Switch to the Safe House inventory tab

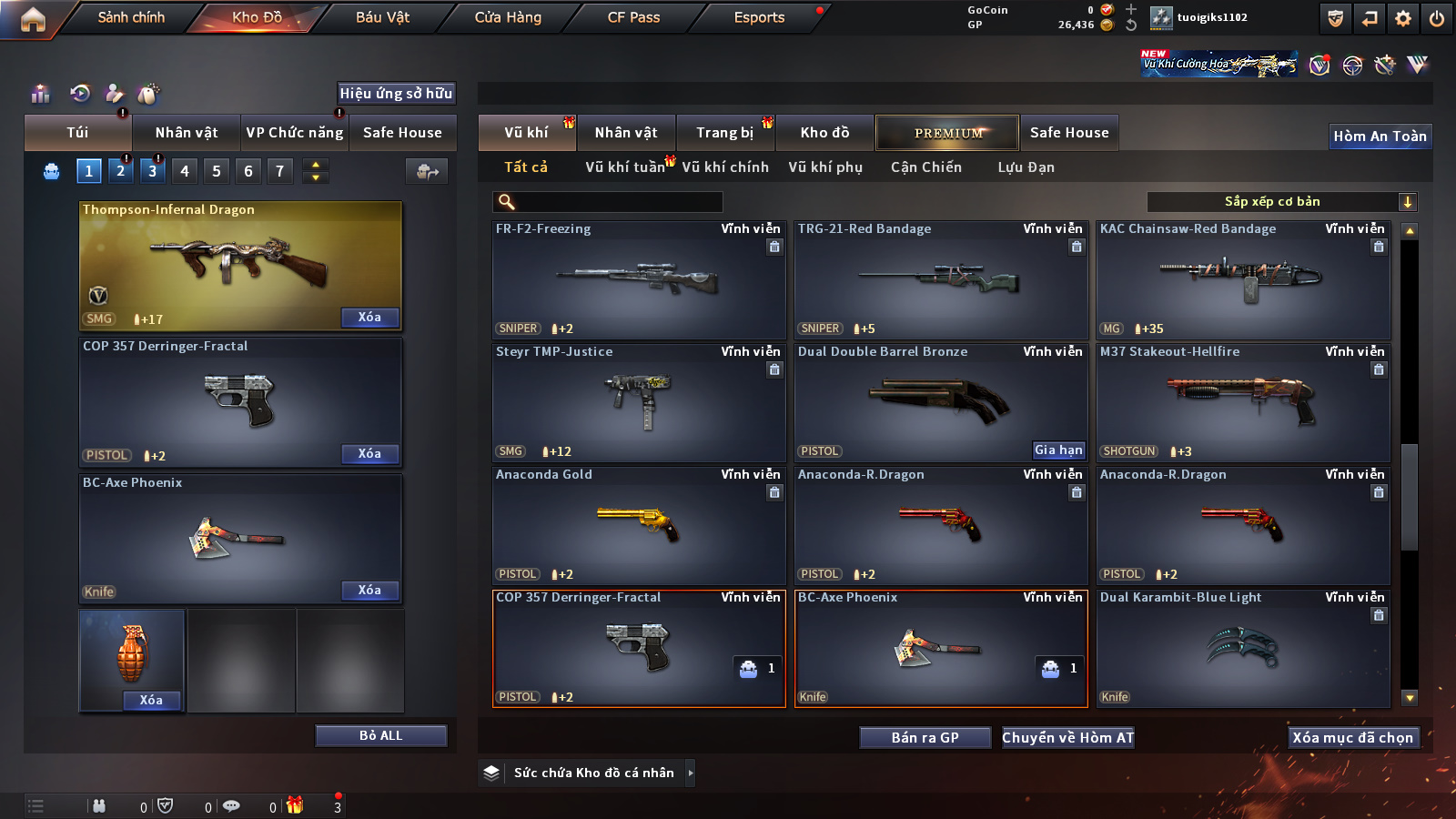tap(1069, 133)
